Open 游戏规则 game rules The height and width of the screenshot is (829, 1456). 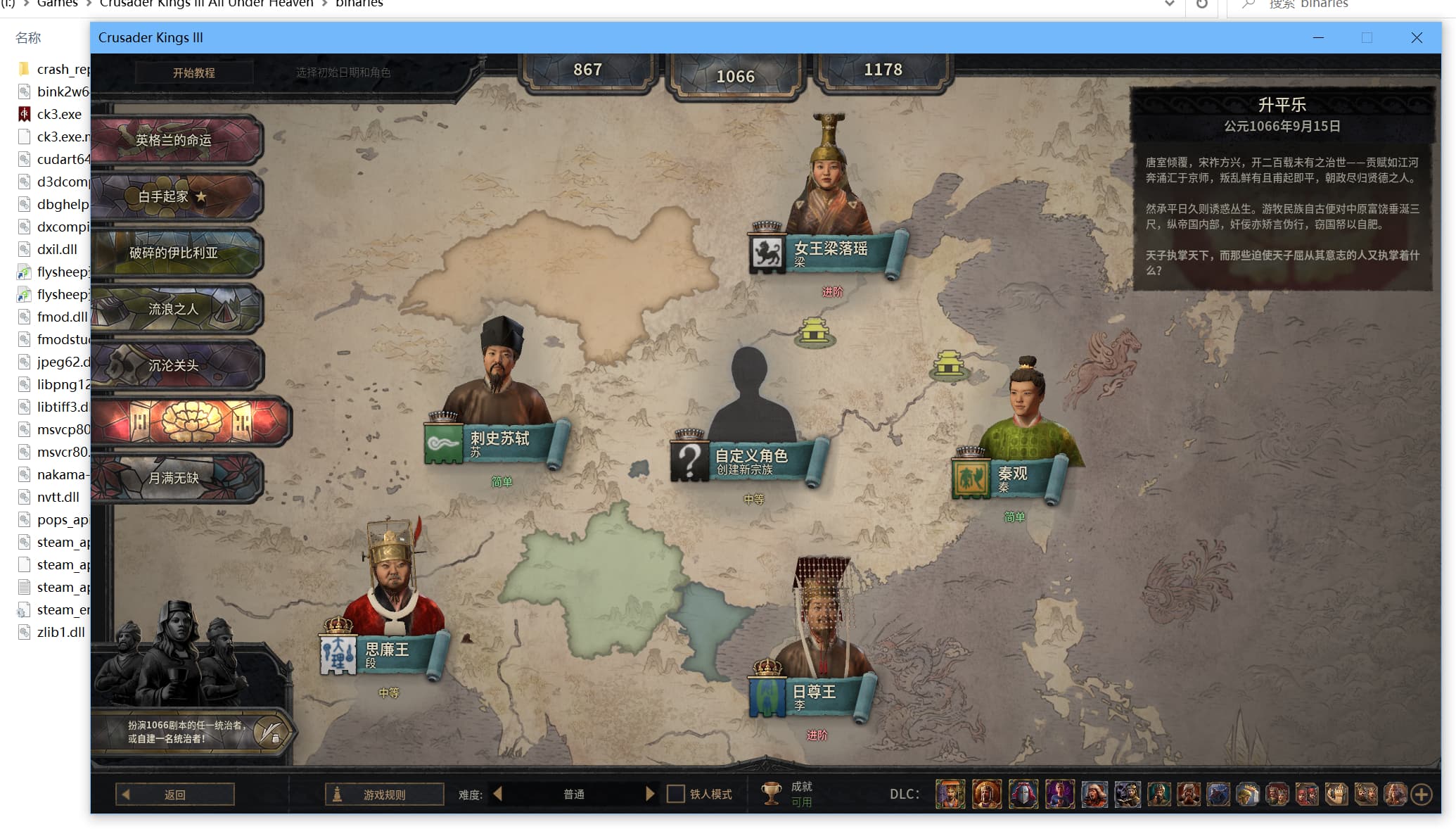pyautogui.click(x=384, y=795)
